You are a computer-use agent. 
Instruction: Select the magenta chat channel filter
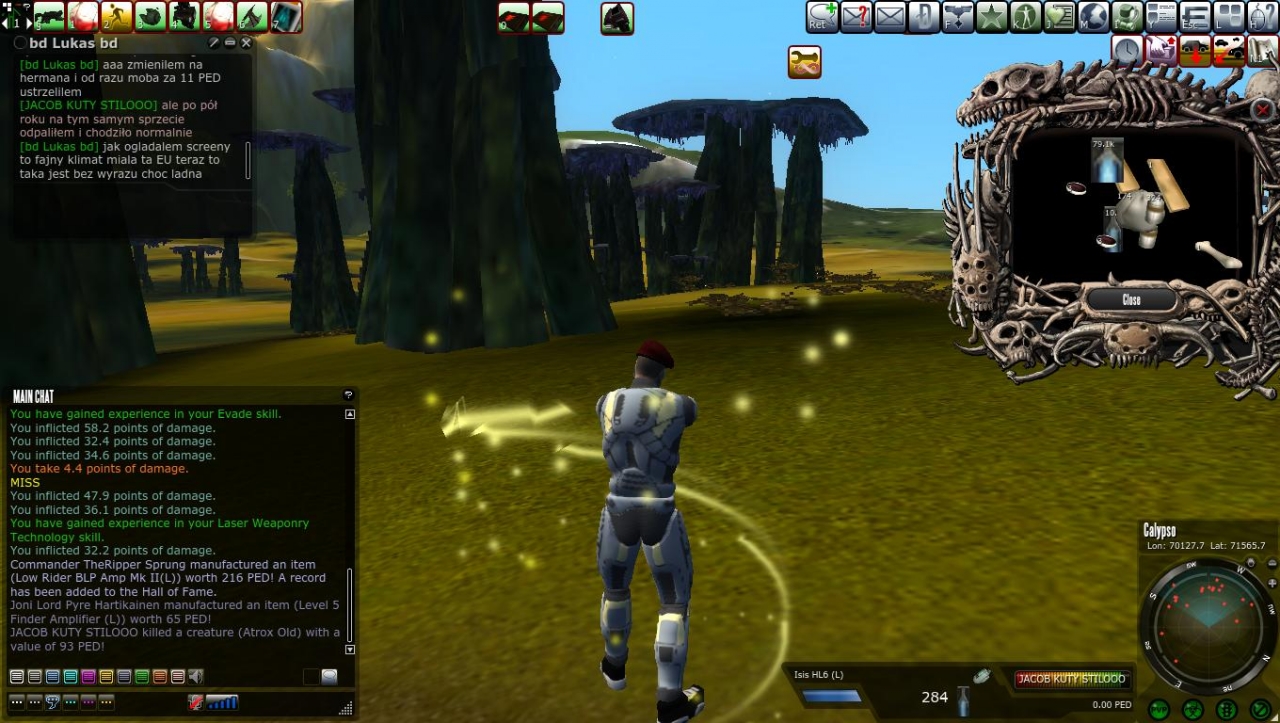(x=88, y=677)
